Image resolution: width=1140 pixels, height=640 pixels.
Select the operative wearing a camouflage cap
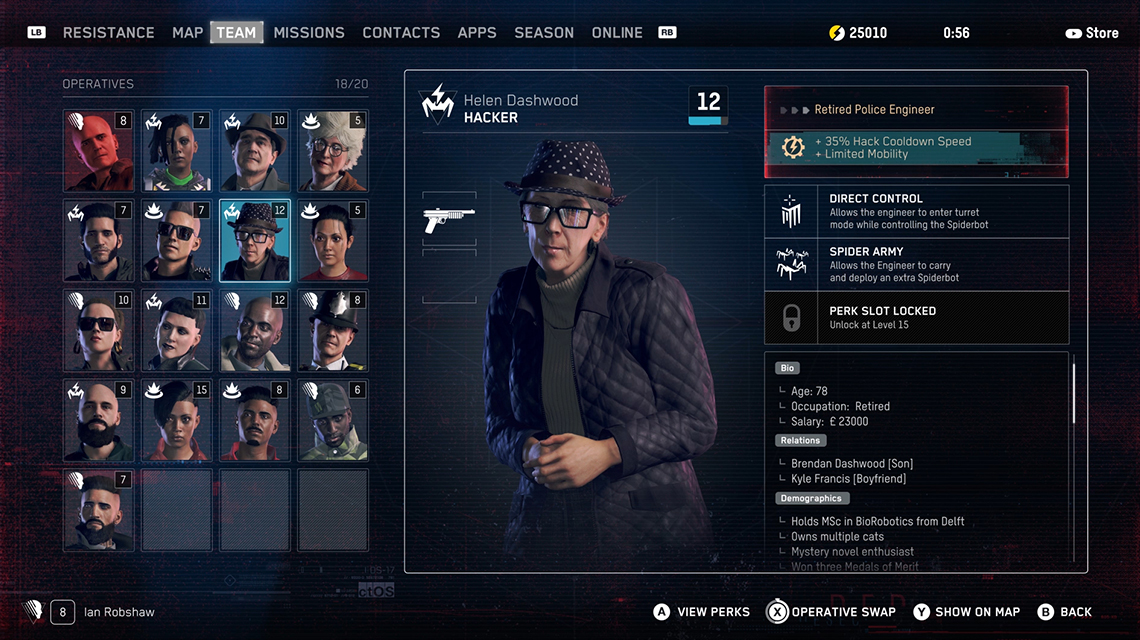[333, 420]
